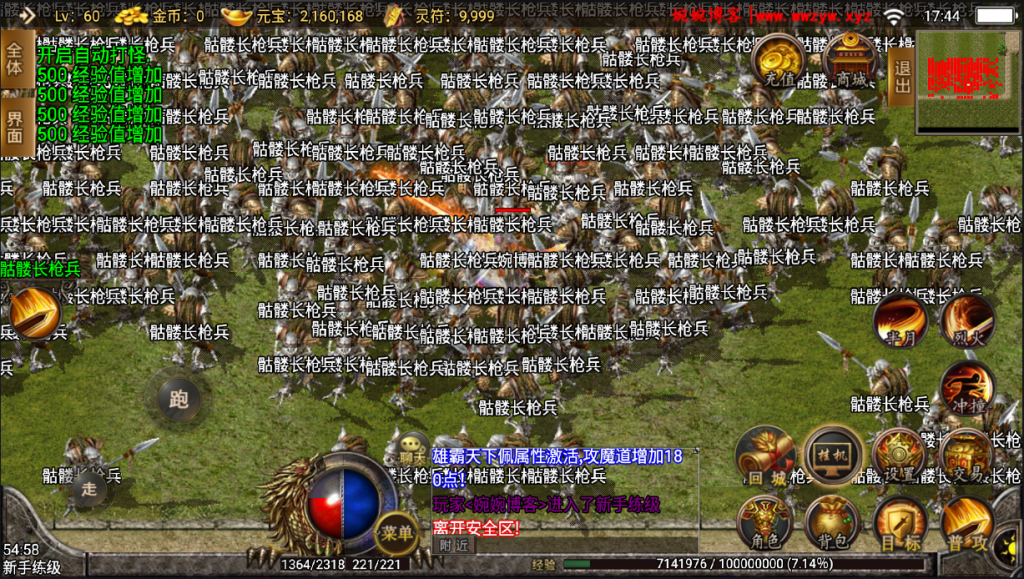Tap the 目标 target button

pos(899,523)
